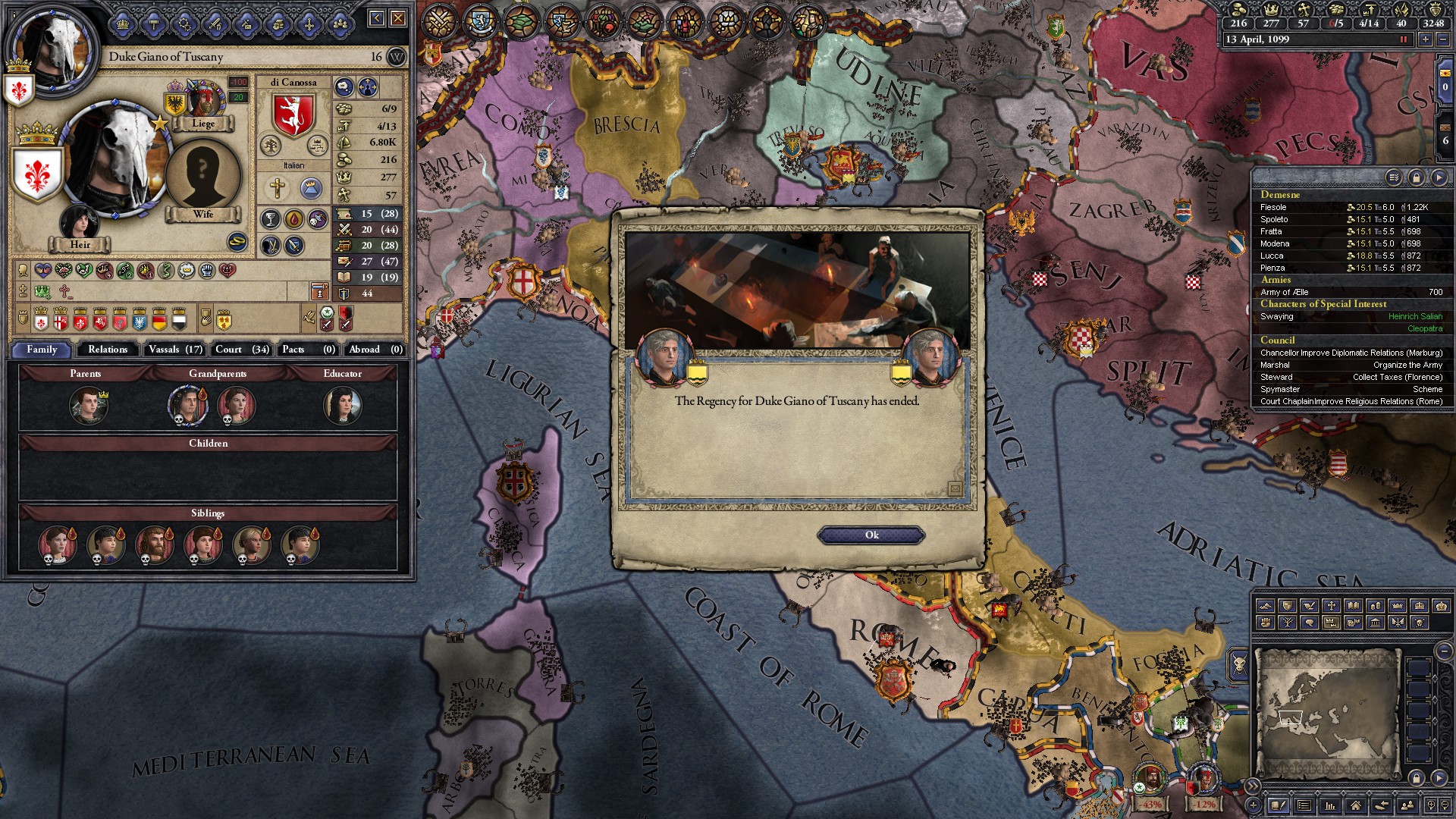Collapse the outliner with its arrow
1456x819 pixels.
[x=1440, y=177]
